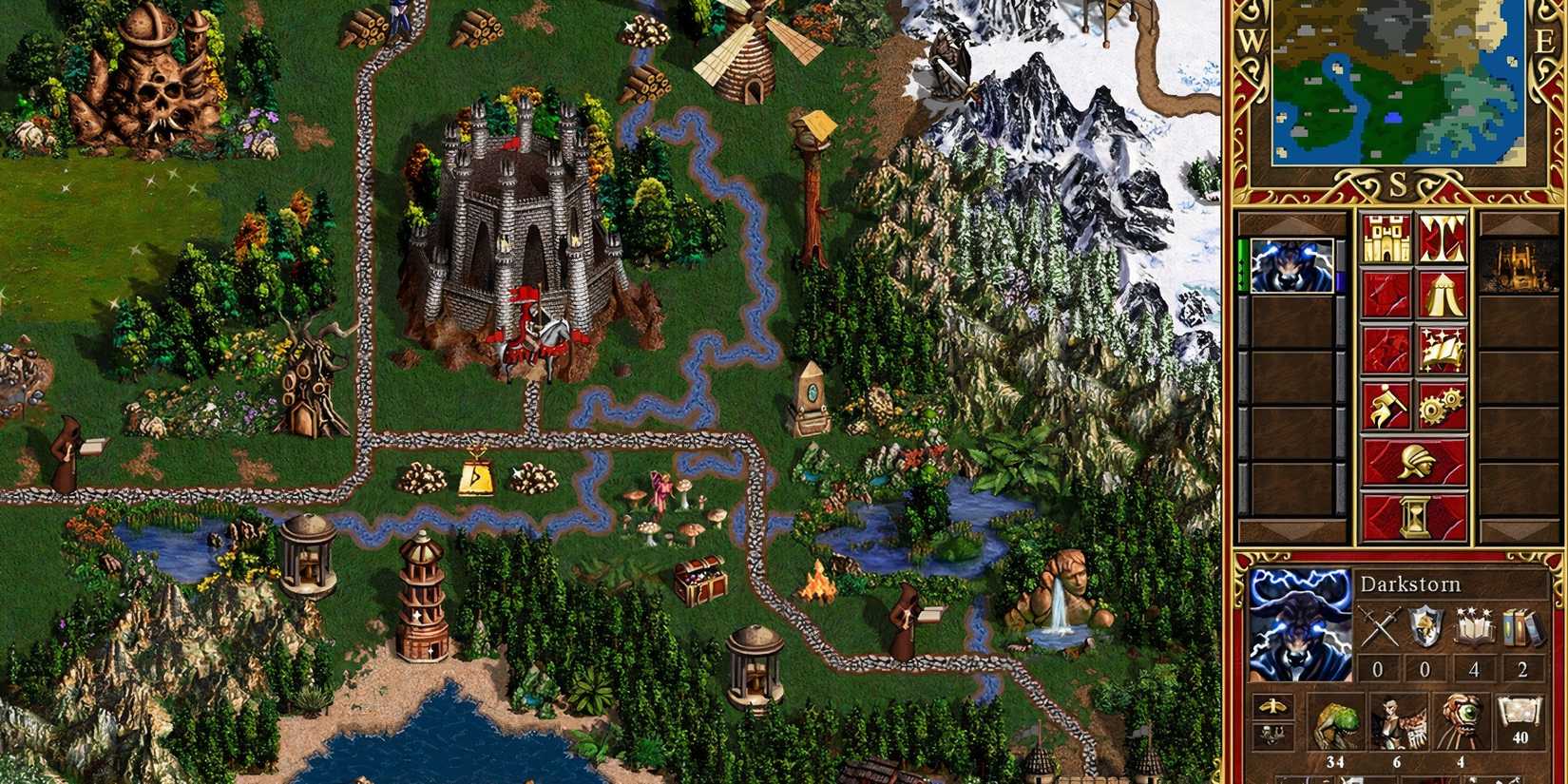Click the defense shield icon

click(1425, 625)
